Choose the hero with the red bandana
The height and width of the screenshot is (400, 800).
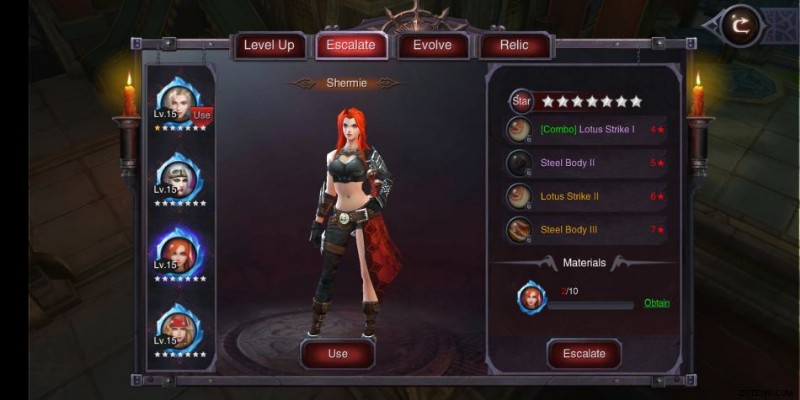click(180, 326)
